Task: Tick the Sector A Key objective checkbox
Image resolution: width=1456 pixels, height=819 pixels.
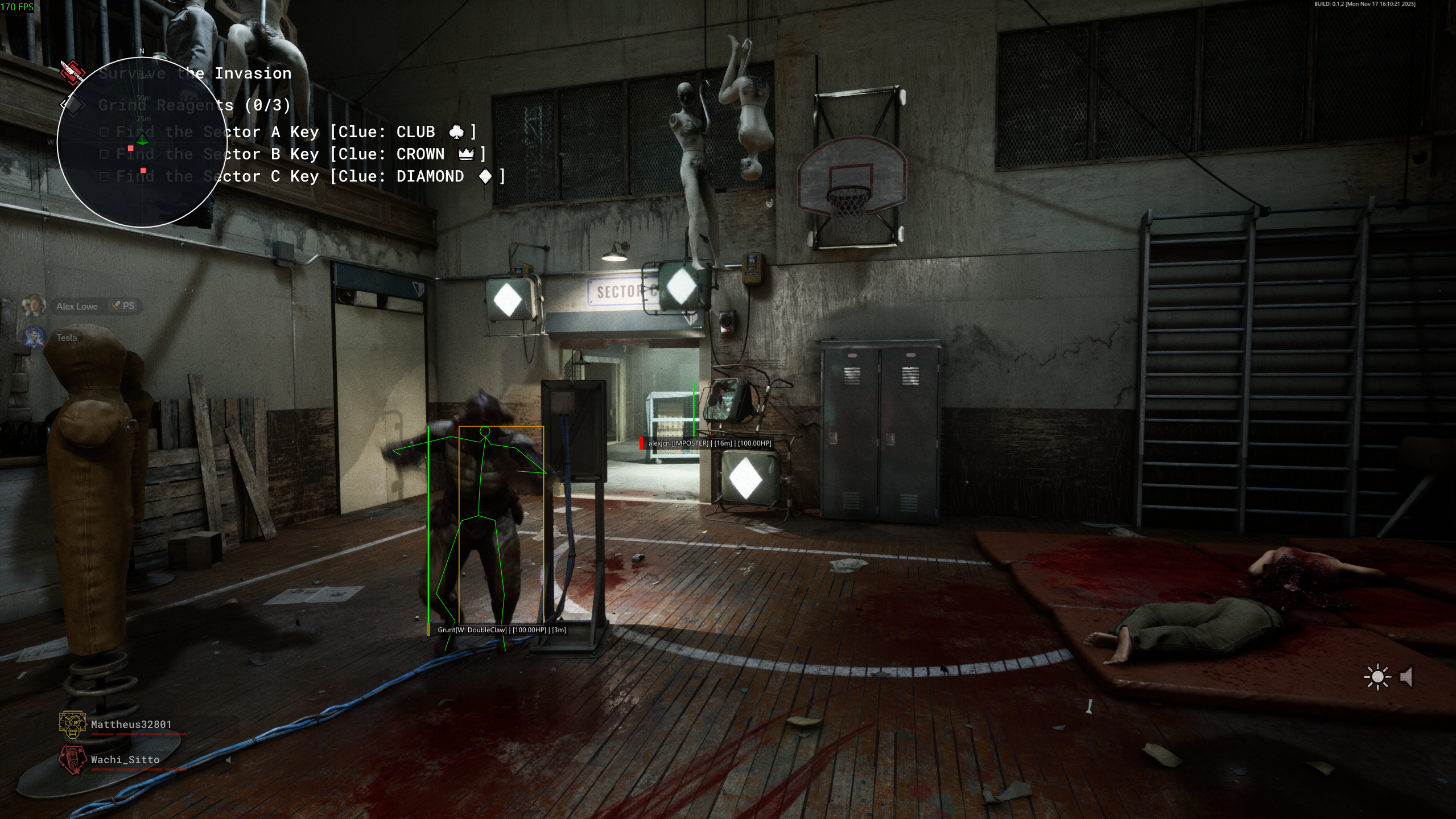Action: (x=104, y=132)
